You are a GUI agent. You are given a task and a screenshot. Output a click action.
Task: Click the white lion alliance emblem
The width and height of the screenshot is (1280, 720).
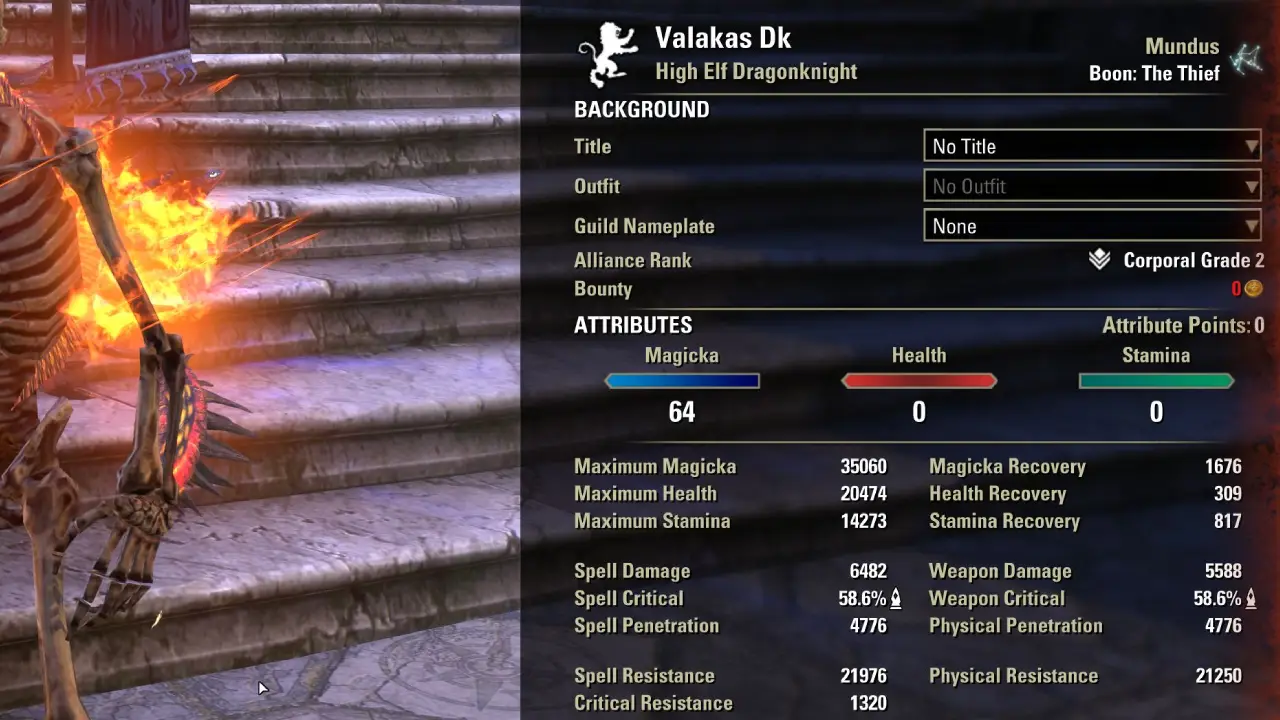pos(608,55)
